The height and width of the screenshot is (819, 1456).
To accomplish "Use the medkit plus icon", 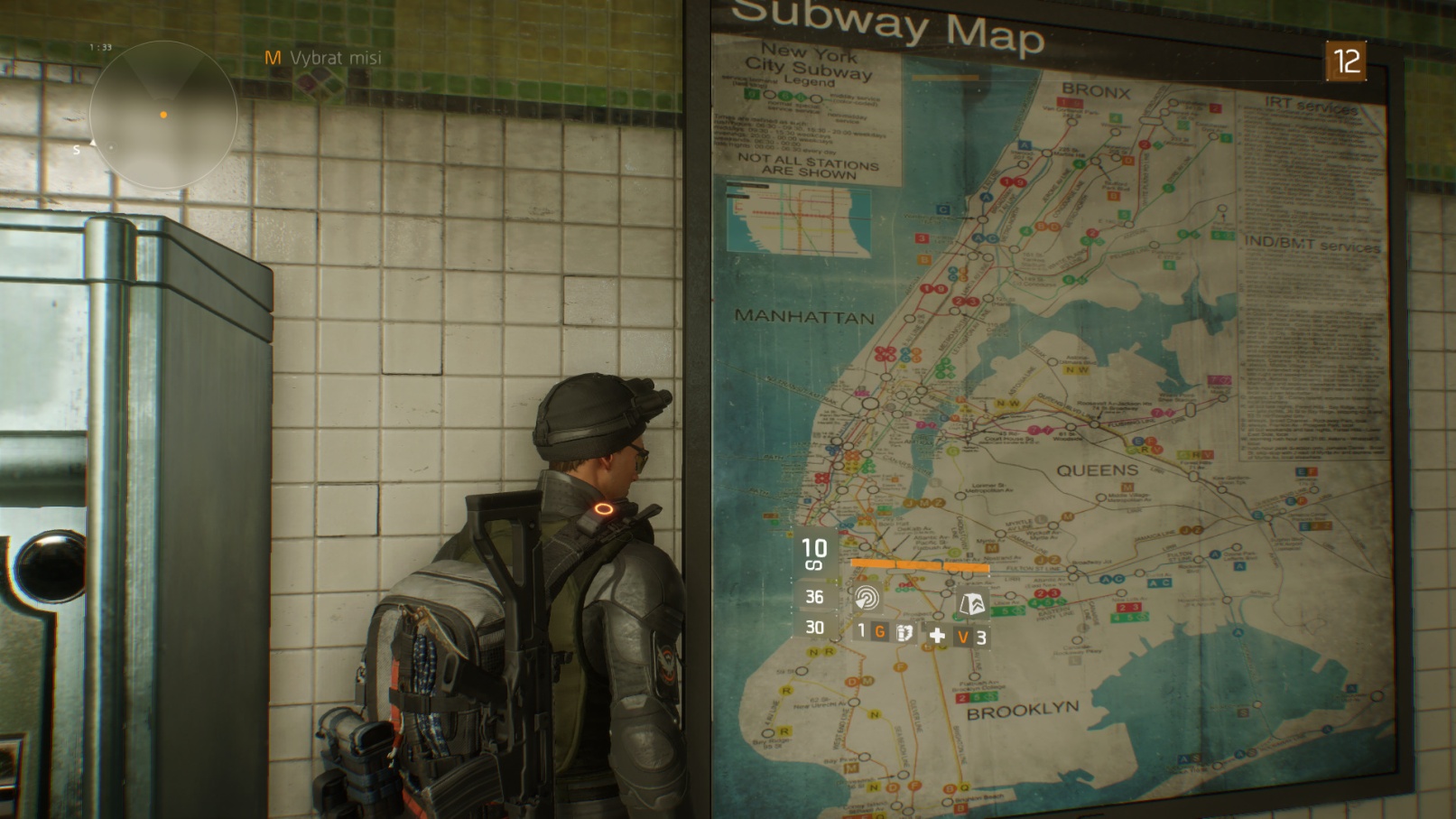I will tap(937, 636).
